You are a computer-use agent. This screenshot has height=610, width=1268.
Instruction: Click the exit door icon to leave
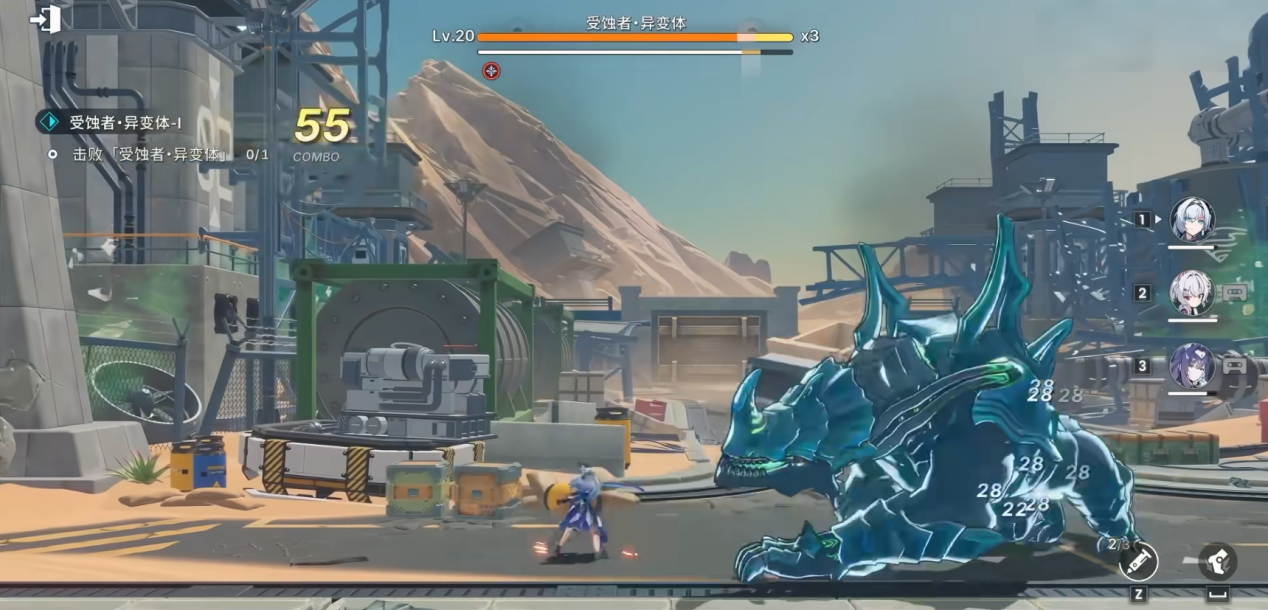[x=46, y=19]
